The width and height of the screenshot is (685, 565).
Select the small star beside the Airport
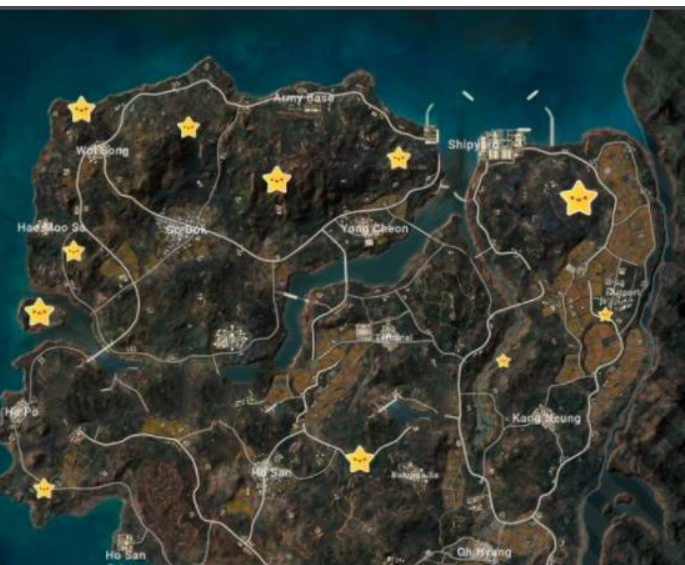(x=605, y=315)
